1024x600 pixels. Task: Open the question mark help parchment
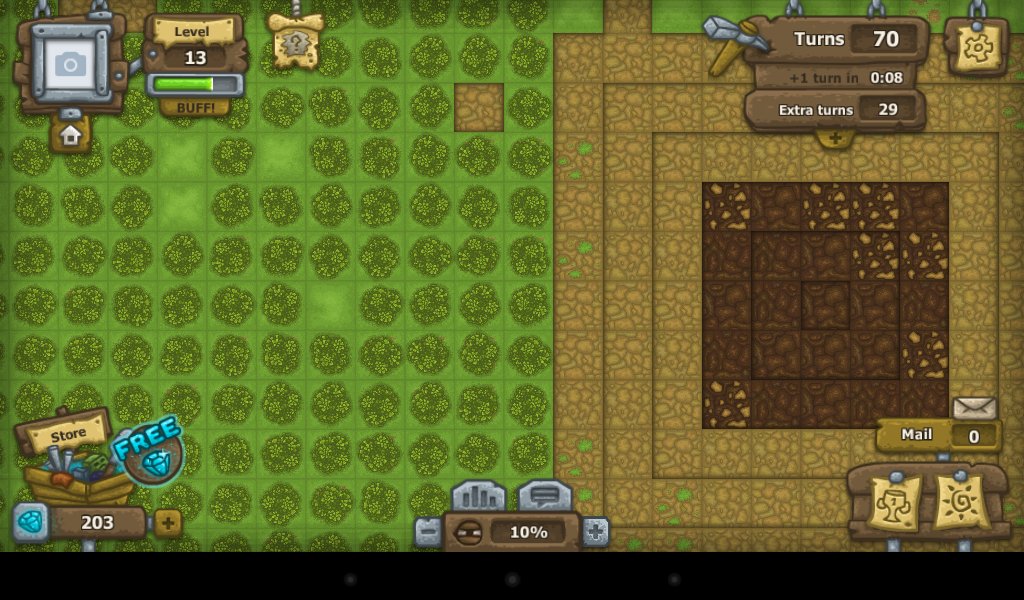[296, 43]
